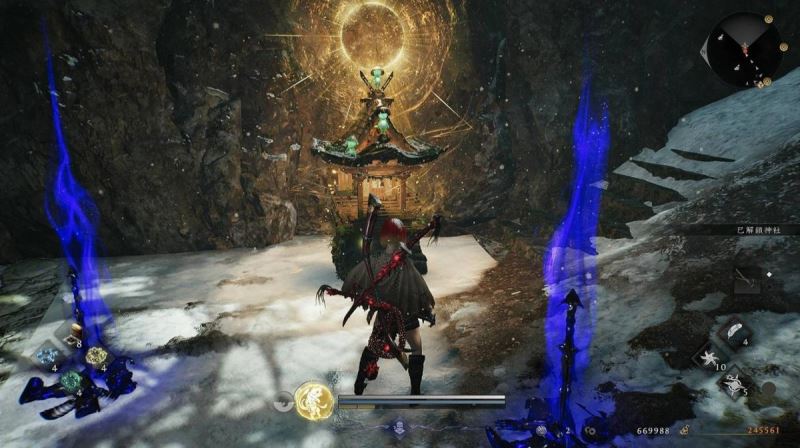
Task: Use the blue soul core shortcut item
Action: click(47, 356)
